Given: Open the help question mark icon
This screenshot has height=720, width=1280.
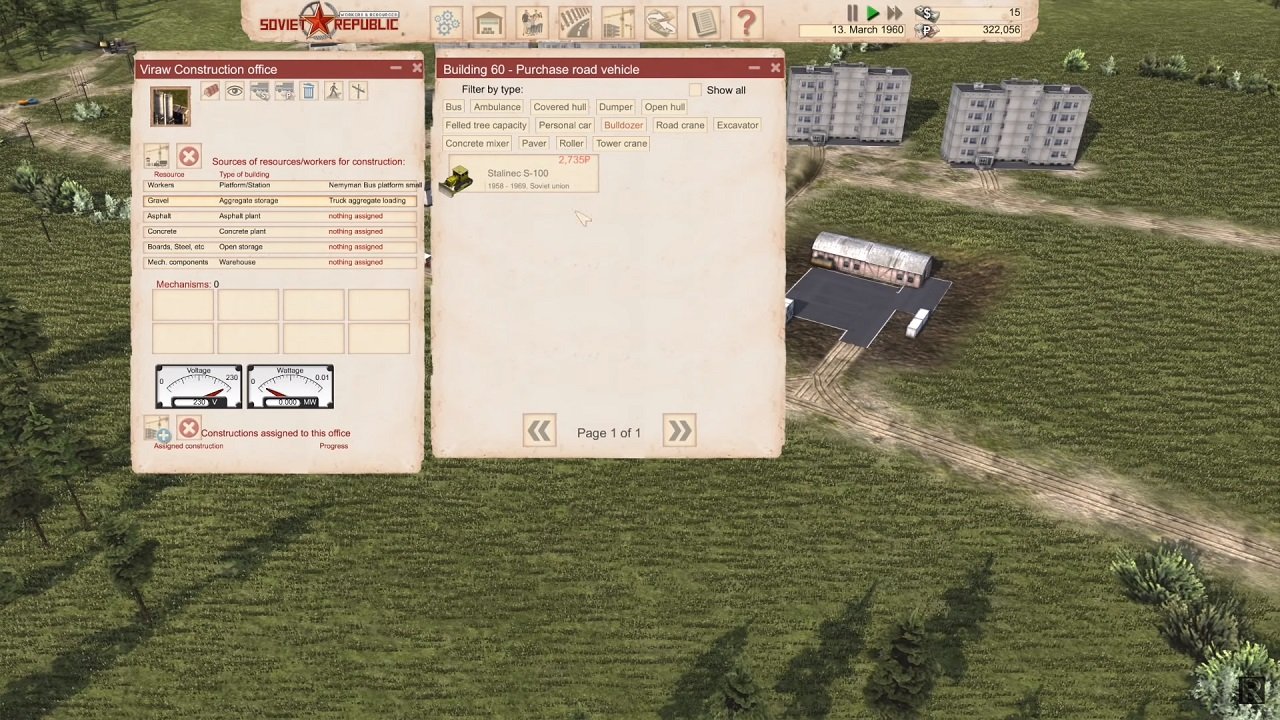Looking at the screenshot, I should 747,21.
